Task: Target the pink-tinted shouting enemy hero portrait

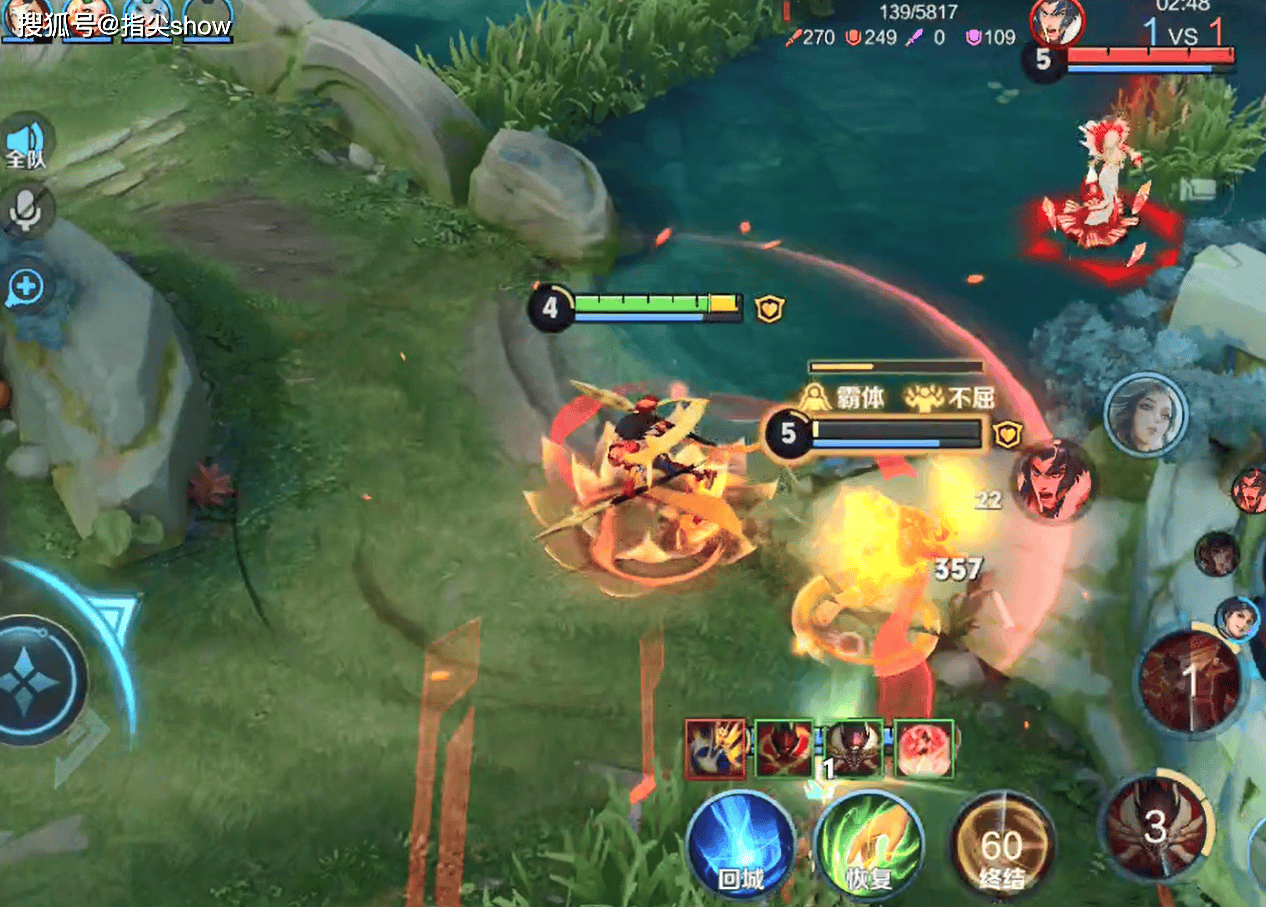Action: coord(1052,481)
